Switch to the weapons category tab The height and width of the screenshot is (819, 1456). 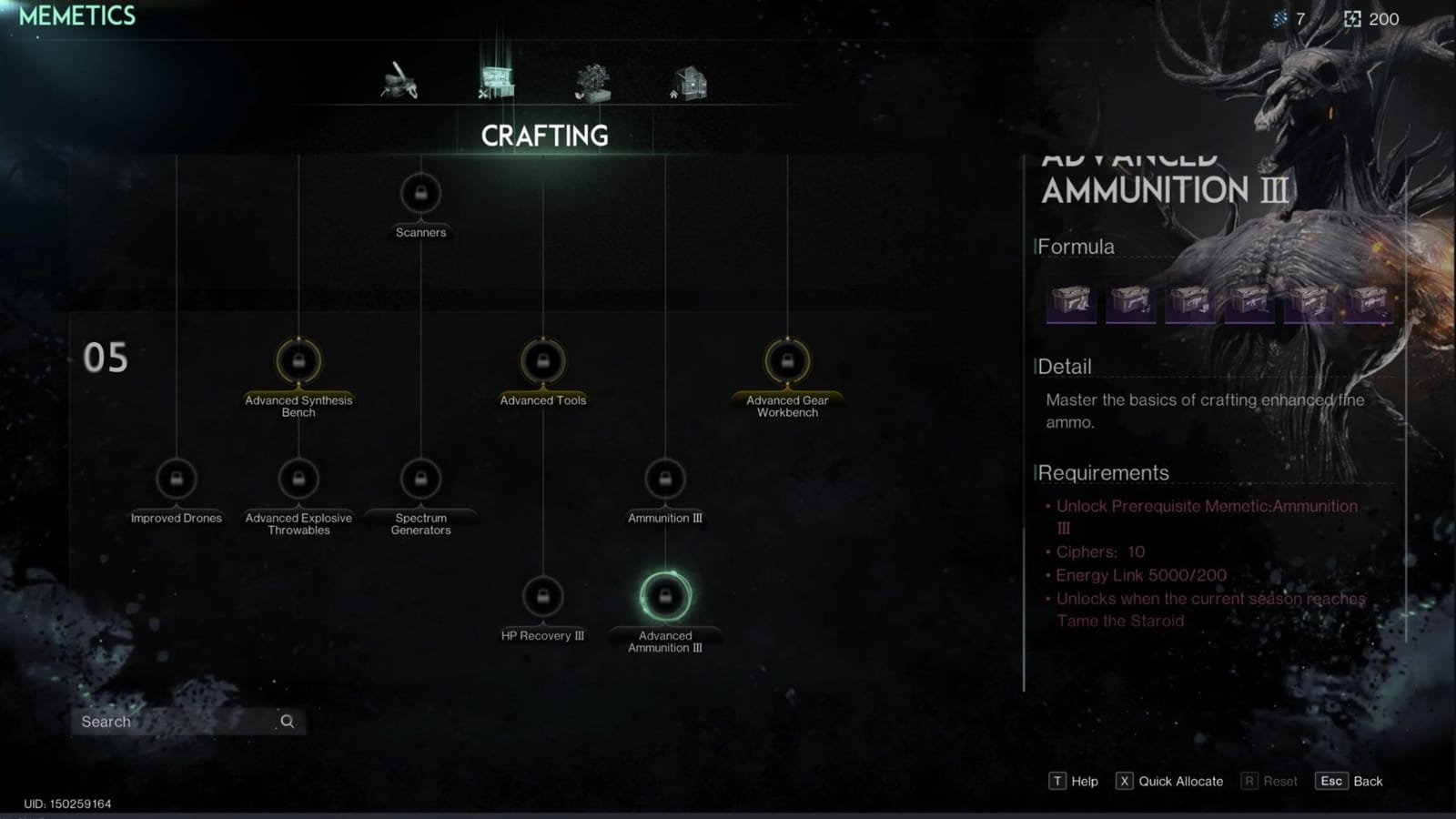(400, 80)
